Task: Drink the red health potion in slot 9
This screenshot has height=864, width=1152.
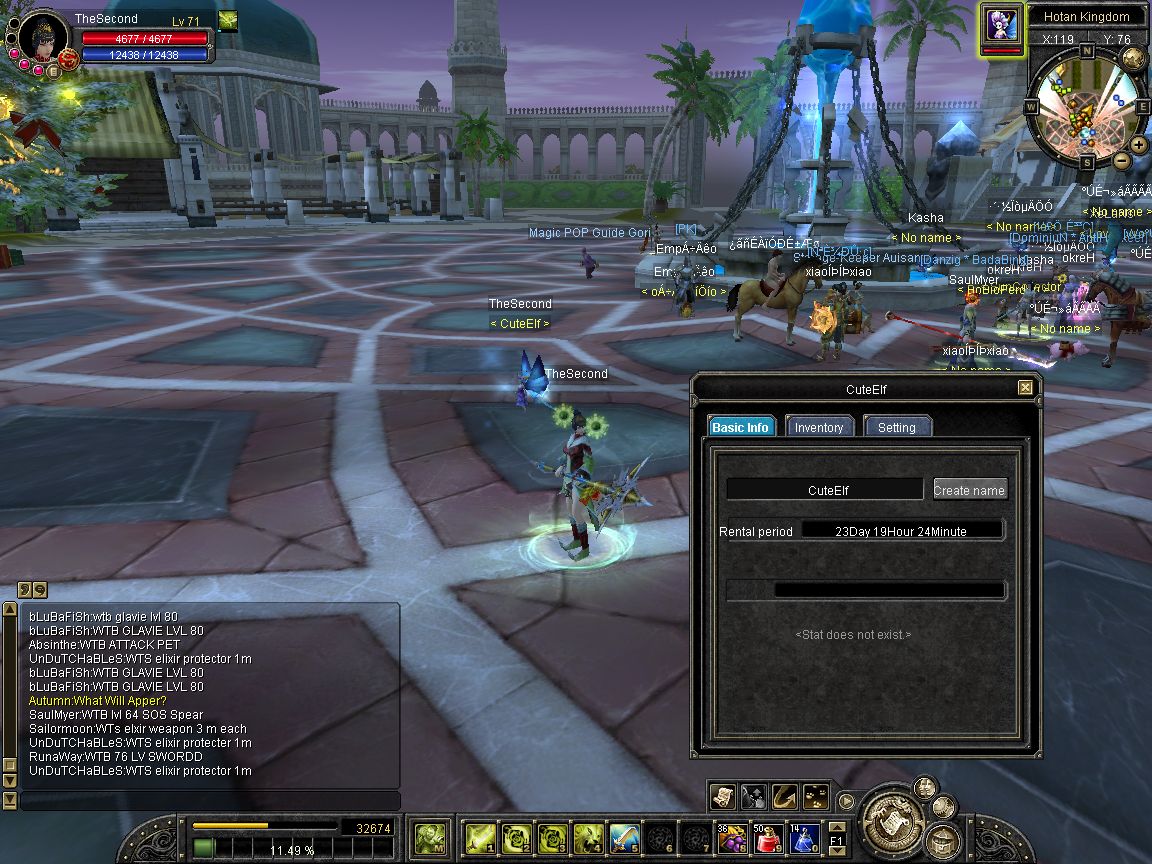Action: click(x=769, y=836)
